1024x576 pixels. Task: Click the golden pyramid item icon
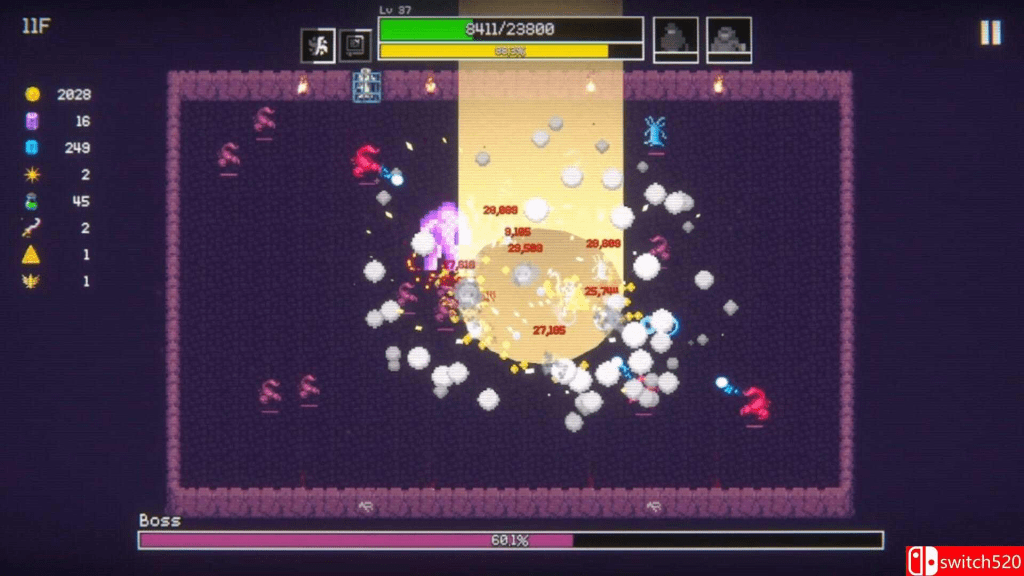click(x=32, y=255)
